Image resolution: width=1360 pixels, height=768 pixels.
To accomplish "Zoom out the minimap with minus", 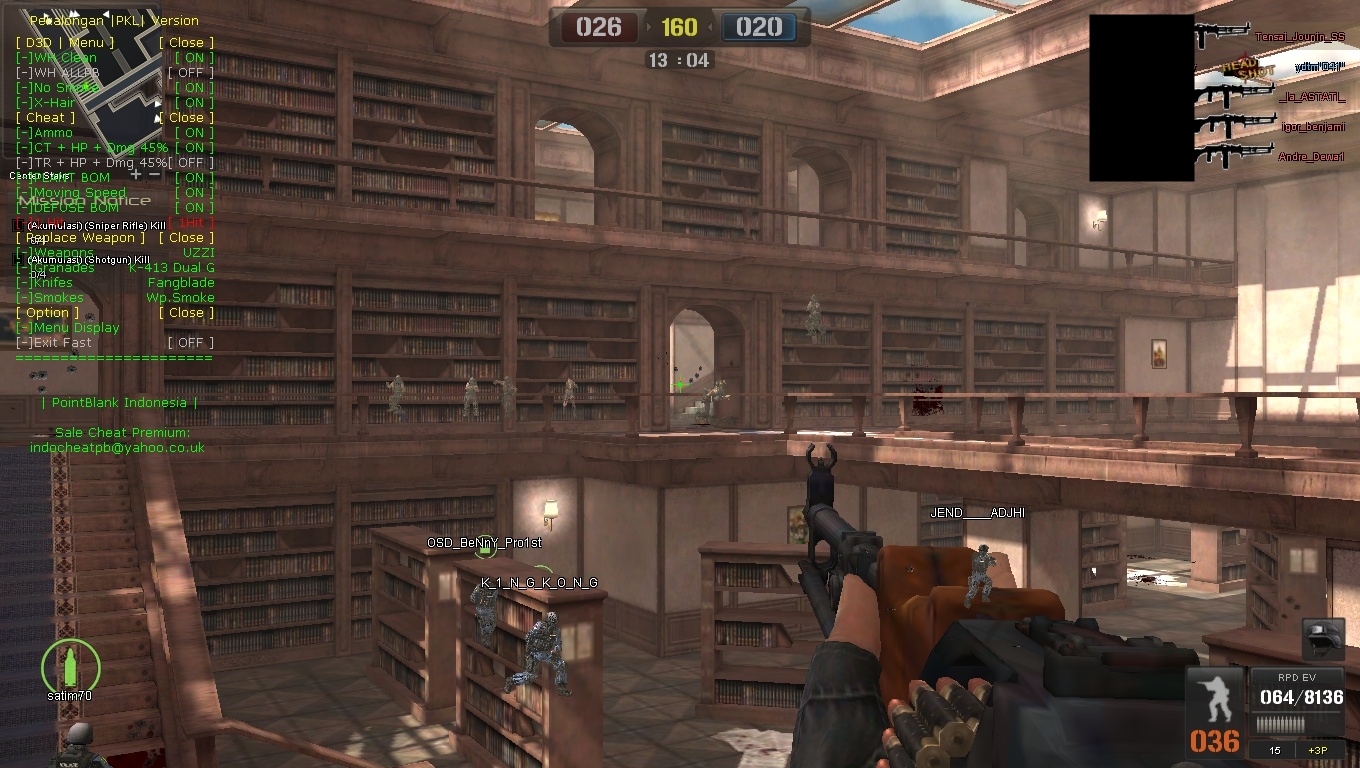I will click(155, 175).
